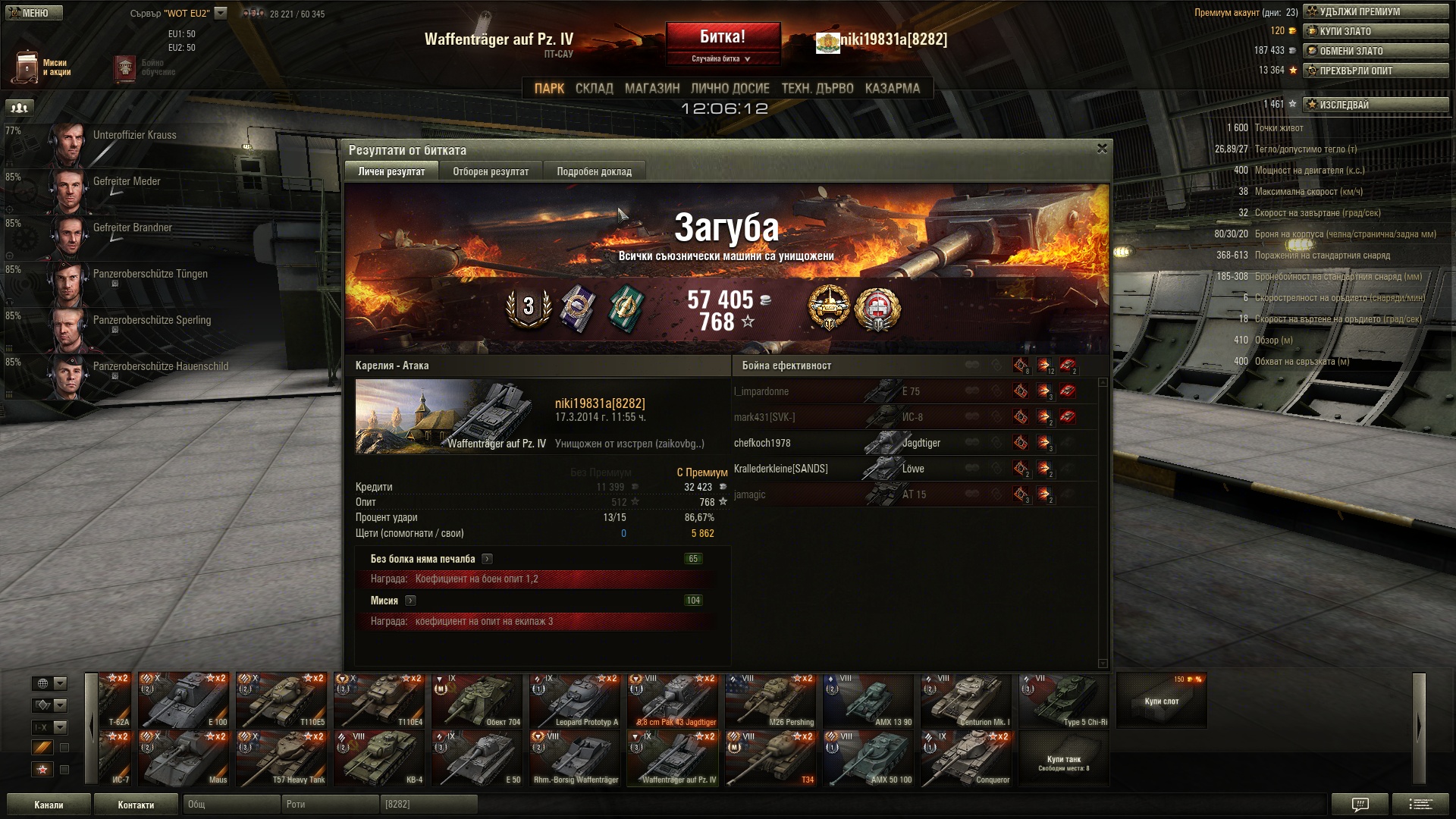
Task: Go to the СКЛАД section
Action: pos(594,89)
